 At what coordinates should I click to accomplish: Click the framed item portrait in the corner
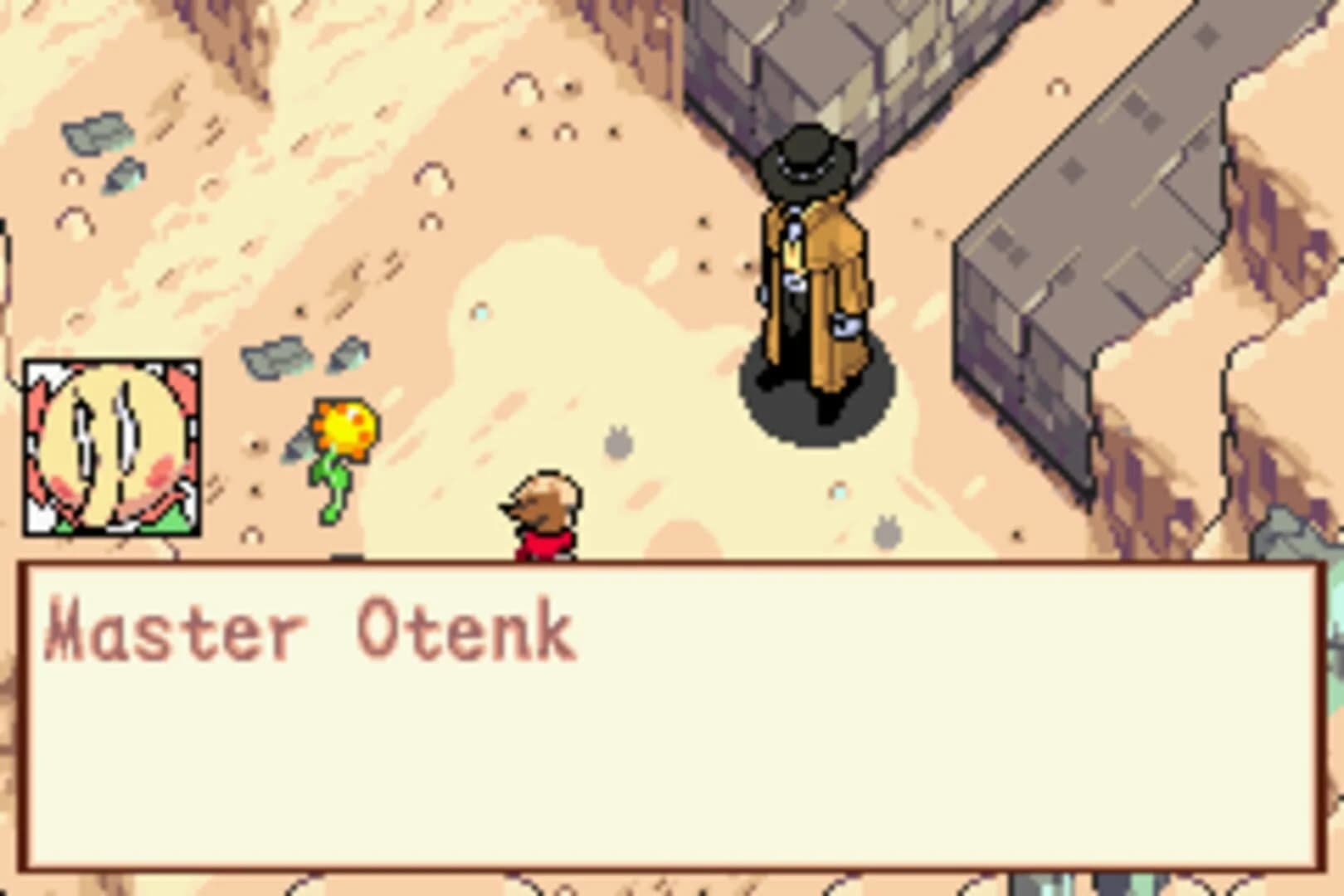pos(112,448)
